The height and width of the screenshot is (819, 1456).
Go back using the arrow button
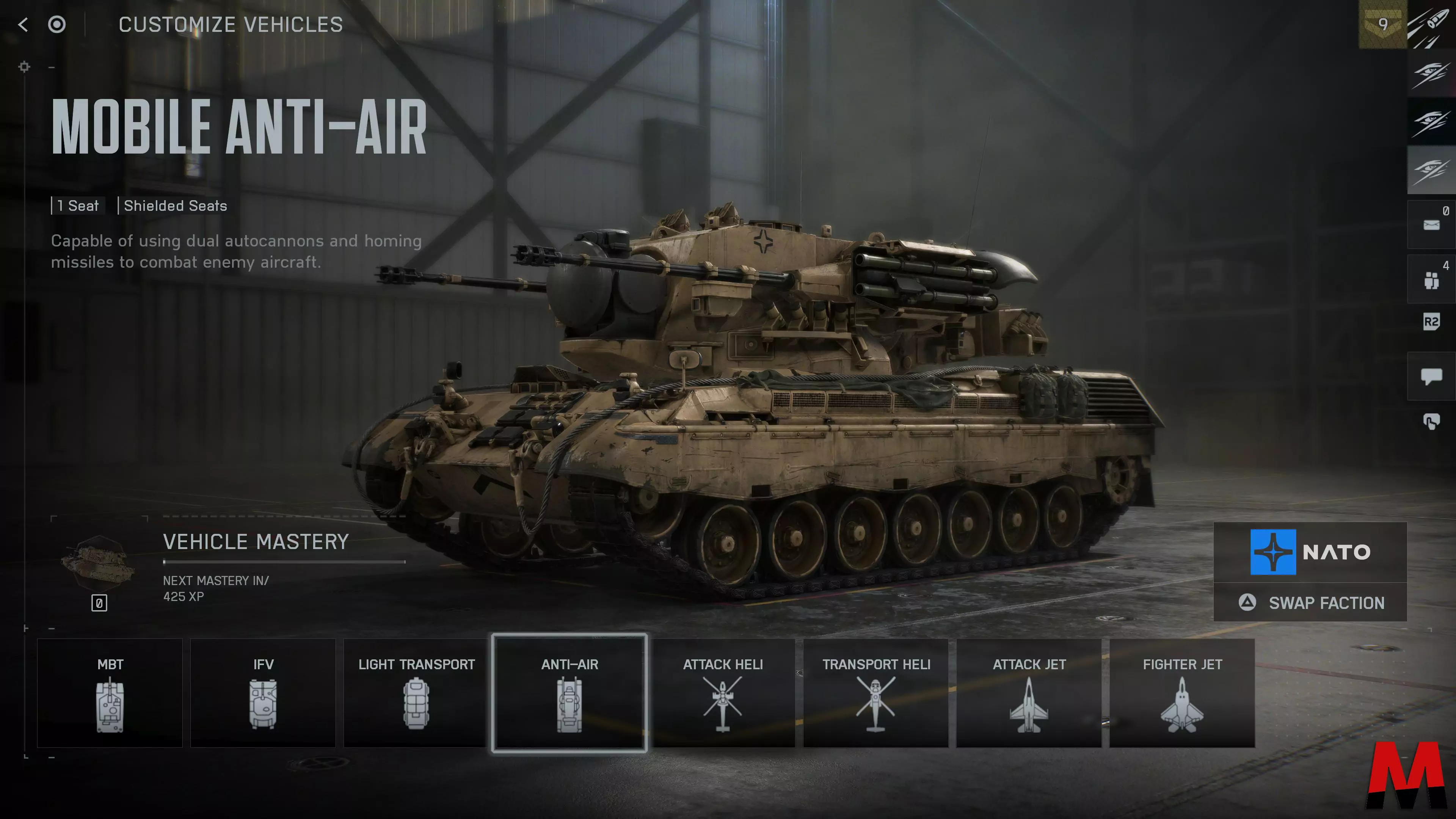pyautogui.click(x=23, y=24)
